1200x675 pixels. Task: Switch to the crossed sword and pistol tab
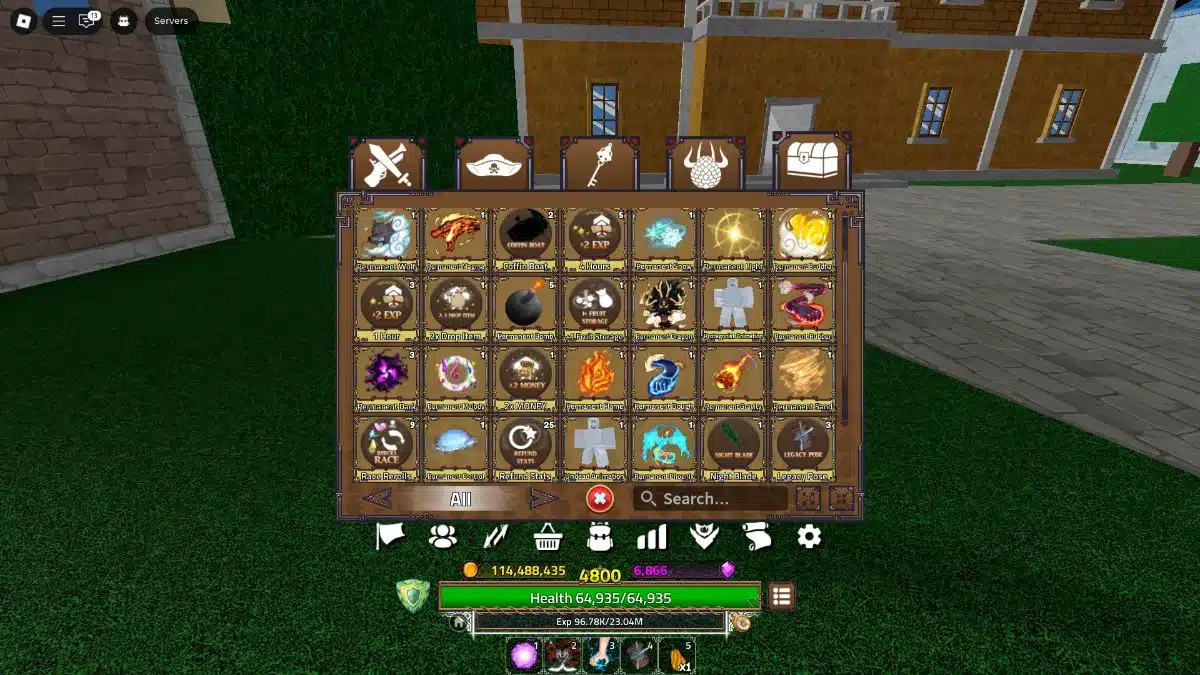pos(387,165)
